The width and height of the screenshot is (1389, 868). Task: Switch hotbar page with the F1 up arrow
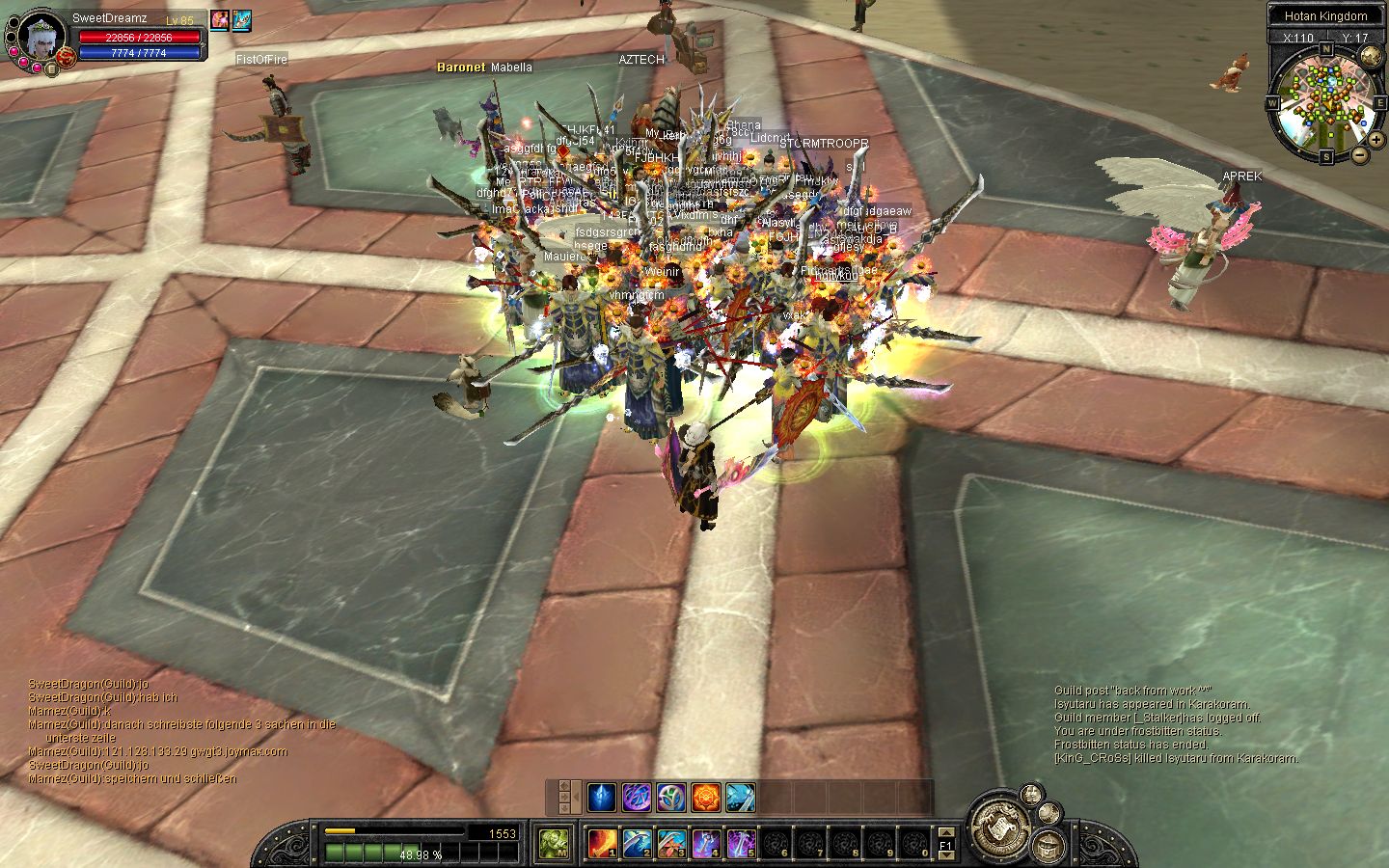pyautogui.click(x=946, y=831)
